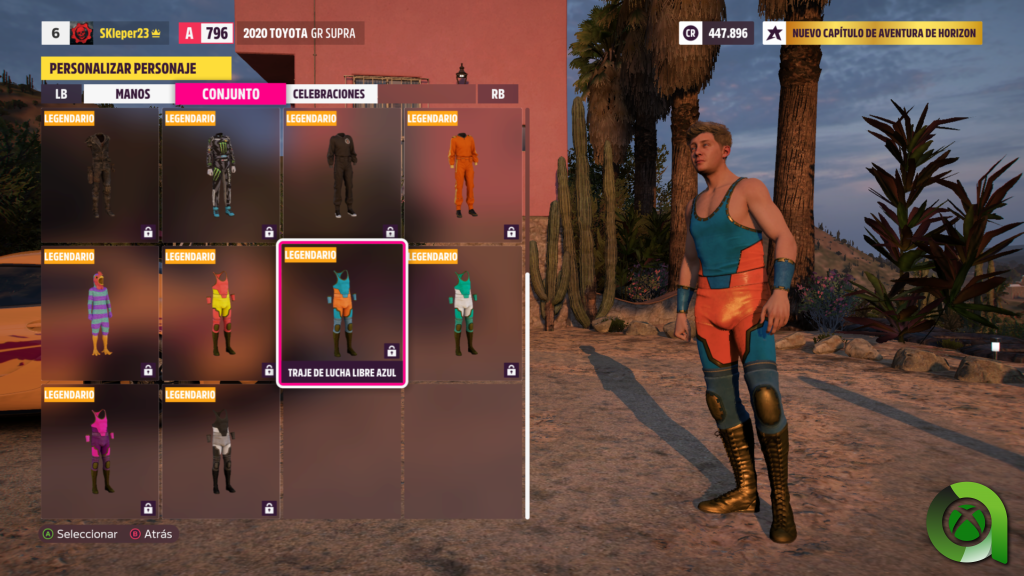The image size is (1024, 576).
Task: Choose the green and white wrestling suit
Action: coord(463,313)
